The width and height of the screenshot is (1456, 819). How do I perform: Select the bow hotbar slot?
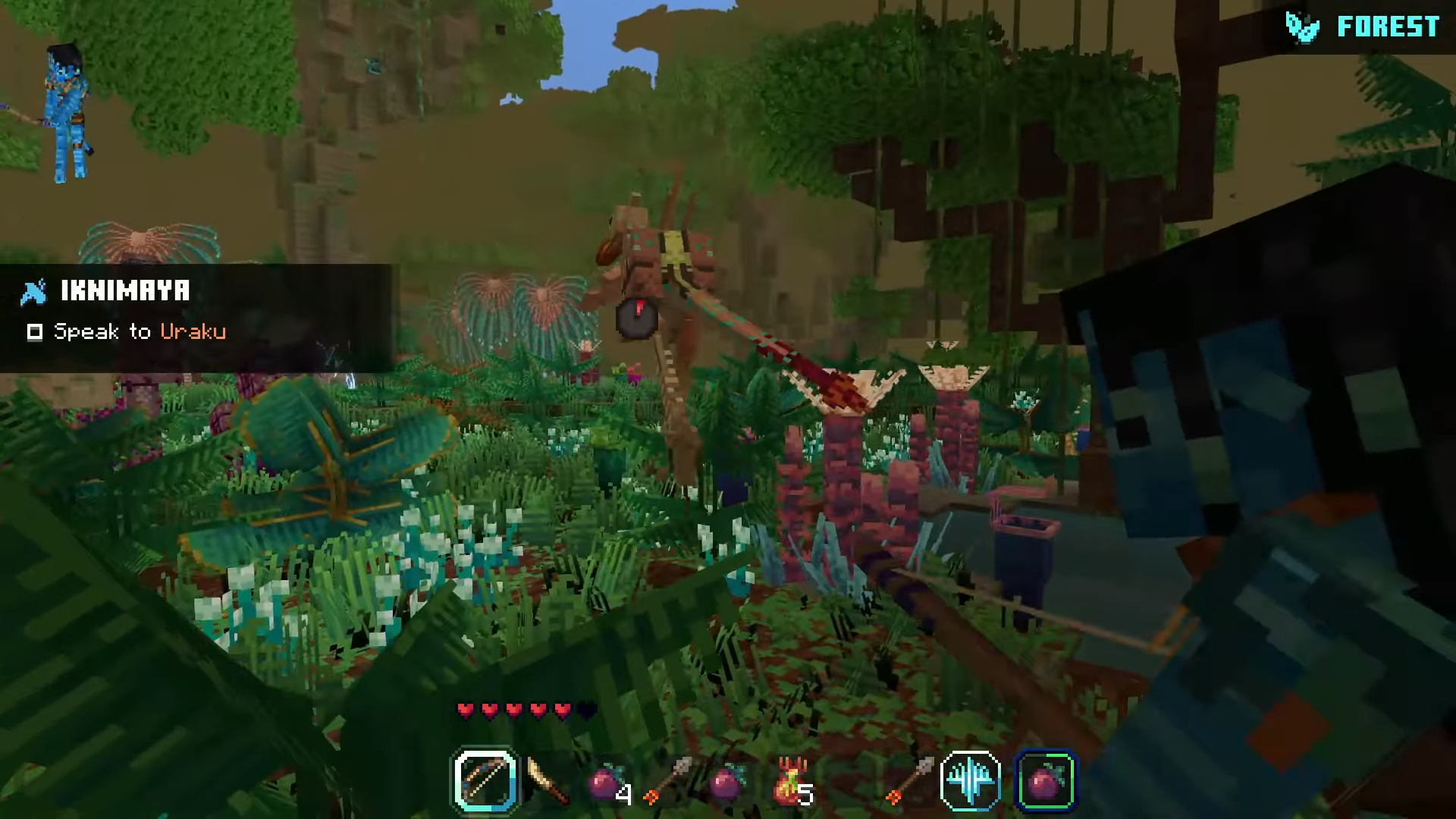[485, 780]
